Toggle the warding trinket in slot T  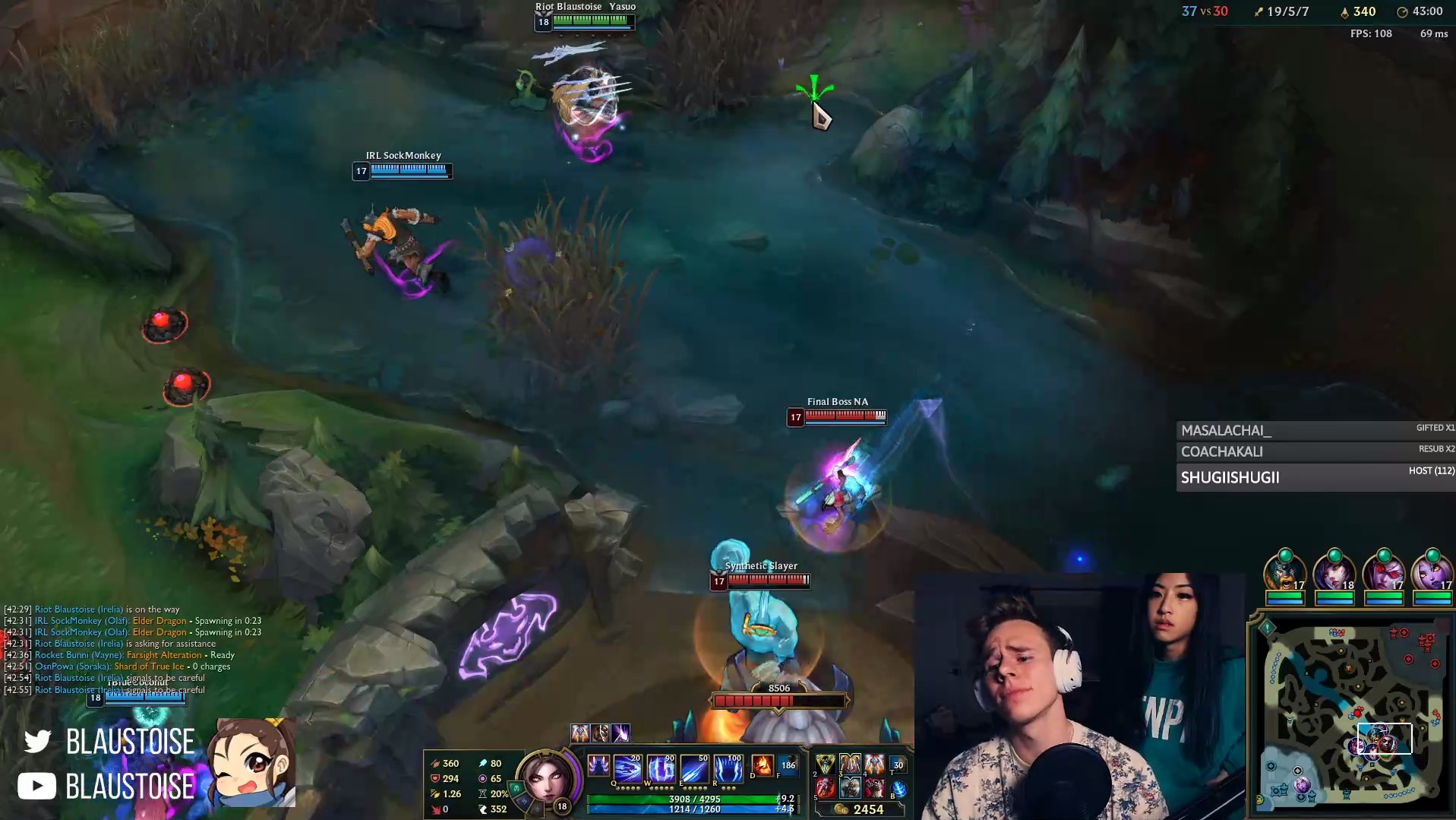(899, 766)
